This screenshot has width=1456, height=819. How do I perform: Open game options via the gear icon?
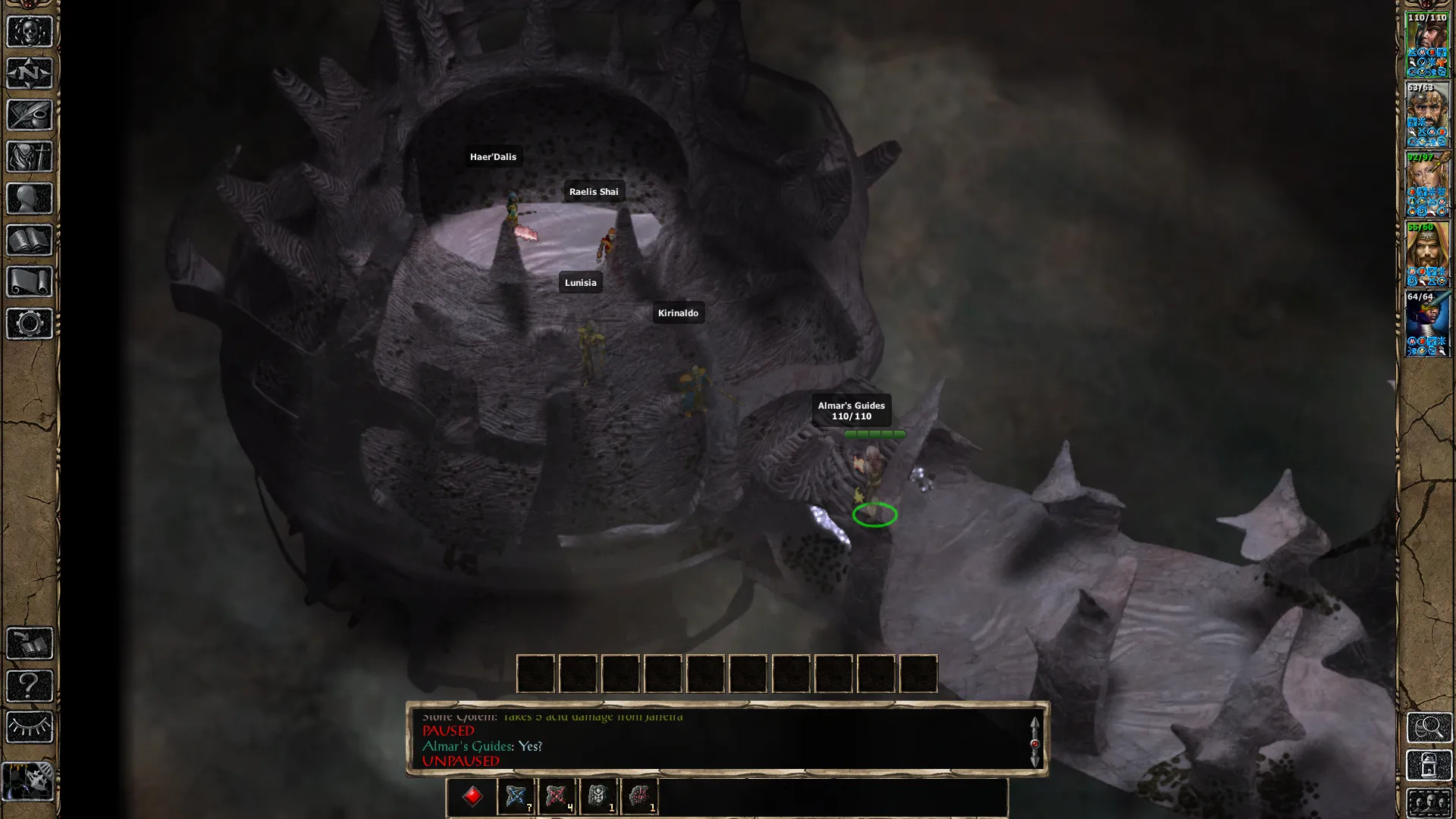click(30, 324)
